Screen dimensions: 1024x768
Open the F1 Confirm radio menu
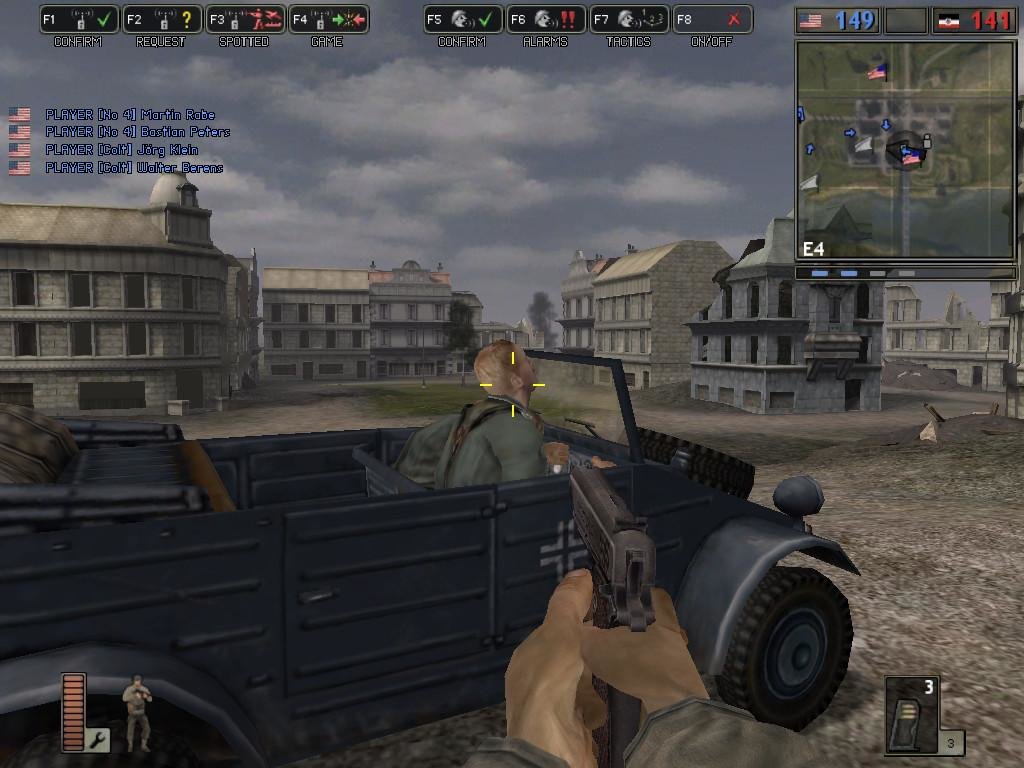(x=80, y=19)
